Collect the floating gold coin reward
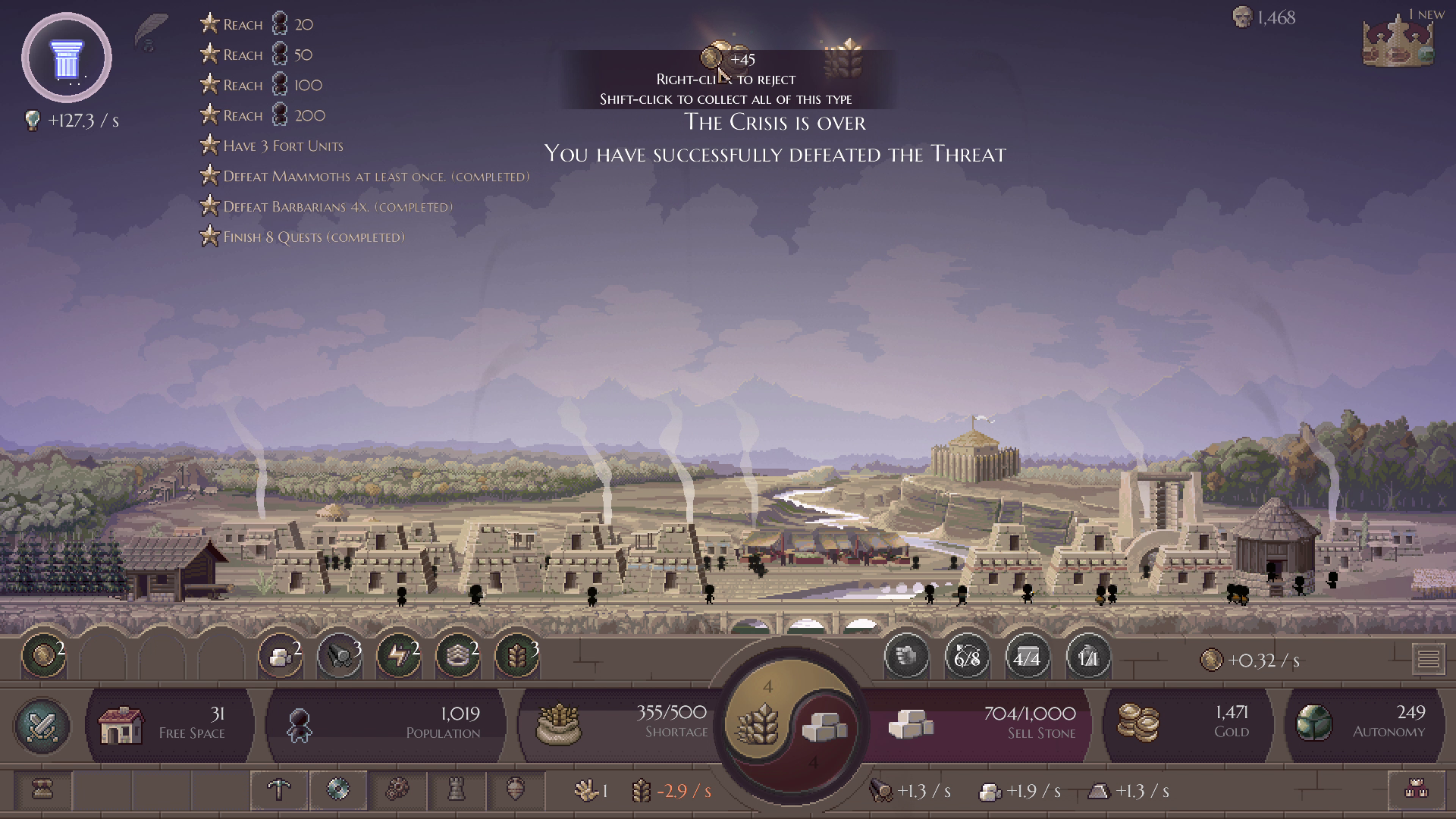Image resolution: width=1456 pixels, height=819 pixels. point(713,57)
